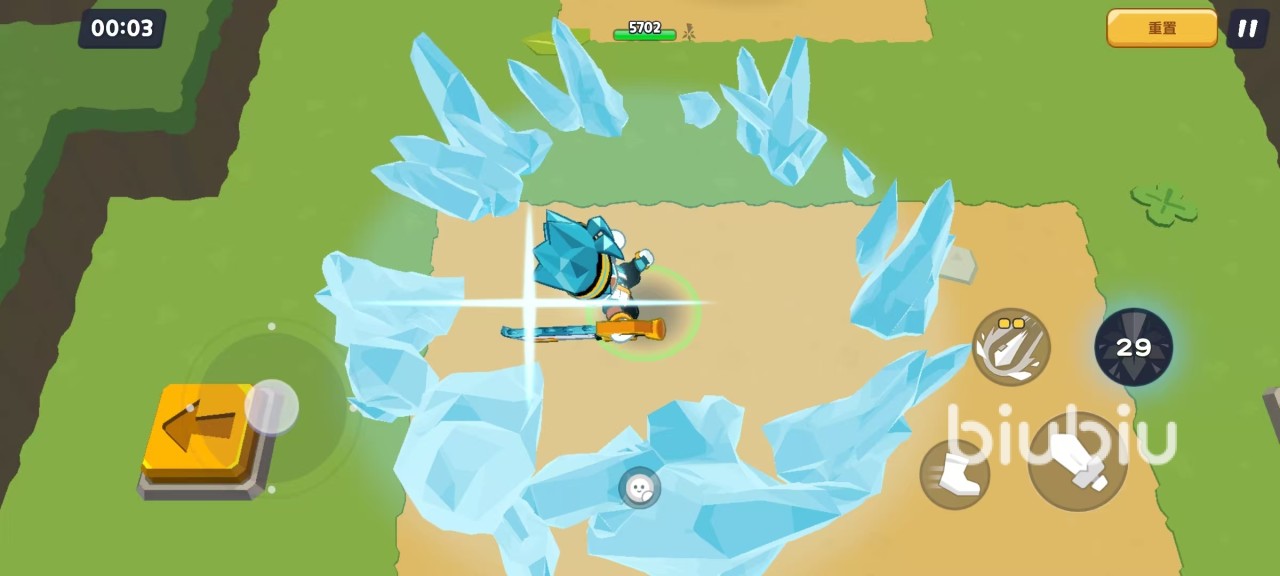Use the claw slash skill icon
1280x576 pixels.
(x=1011, y=347)
